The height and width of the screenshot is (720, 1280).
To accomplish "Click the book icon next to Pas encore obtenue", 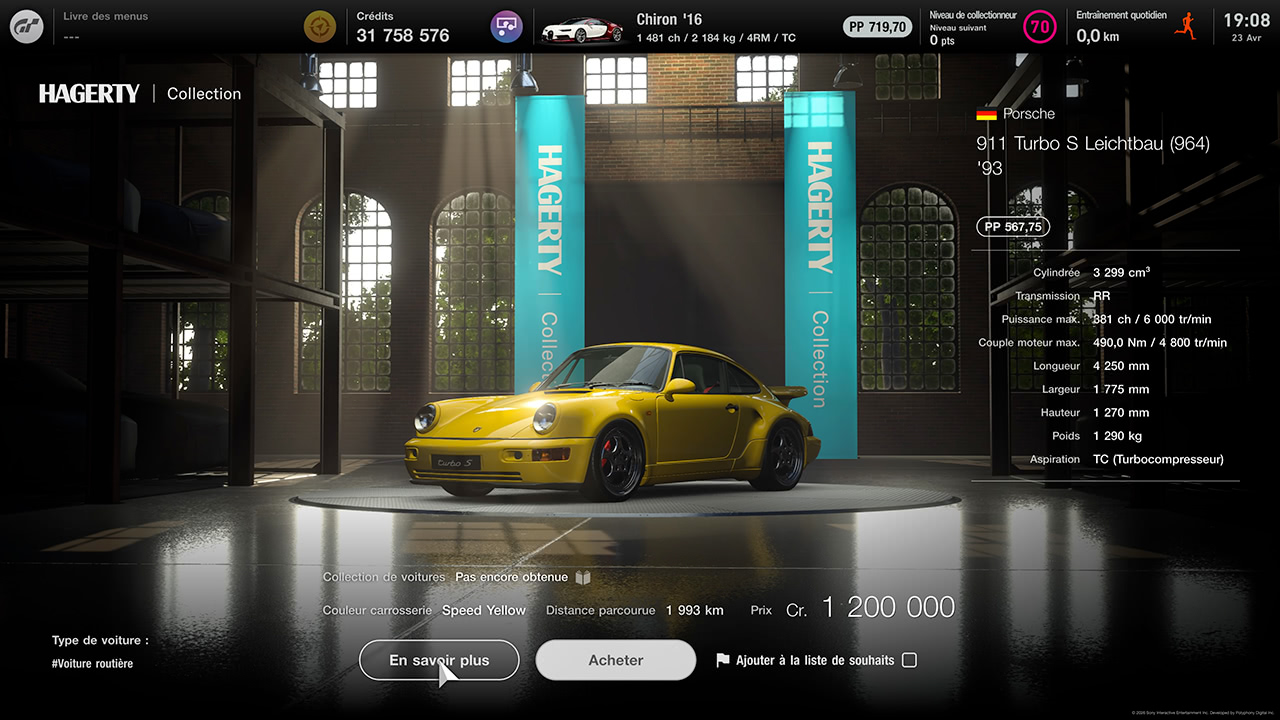I will [583, 577].
